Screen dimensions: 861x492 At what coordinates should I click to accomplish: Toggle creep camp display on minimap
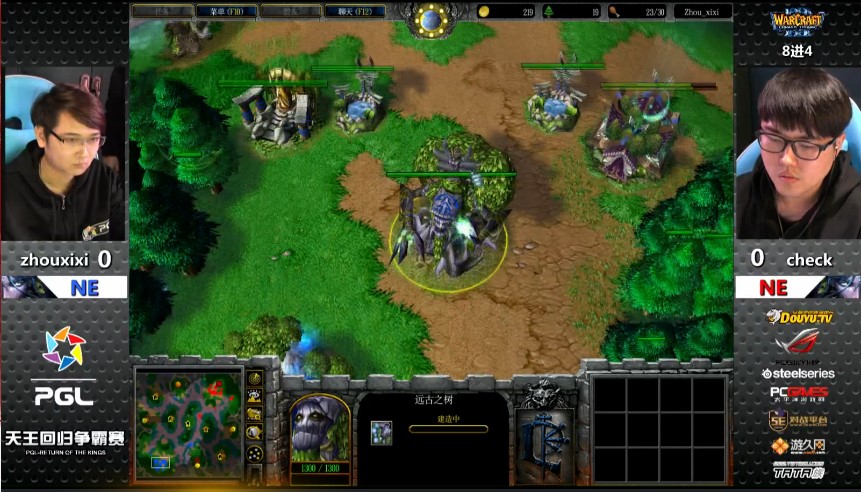256,433
